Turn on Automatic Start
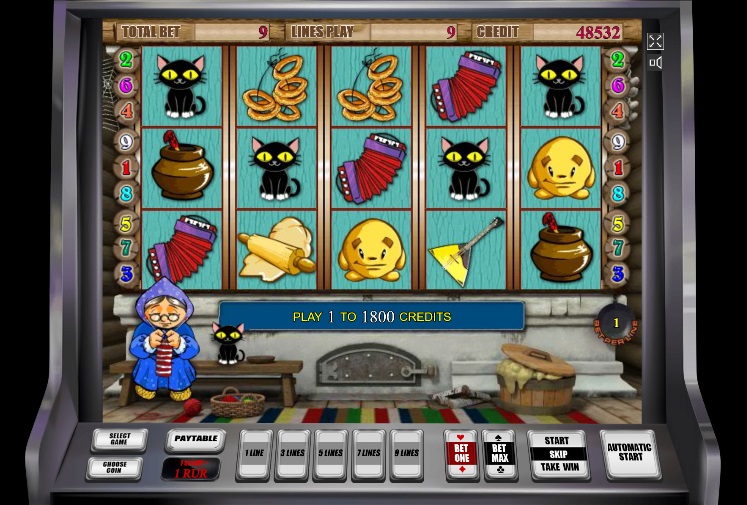 pyautogui.click(x=630, y=454)
